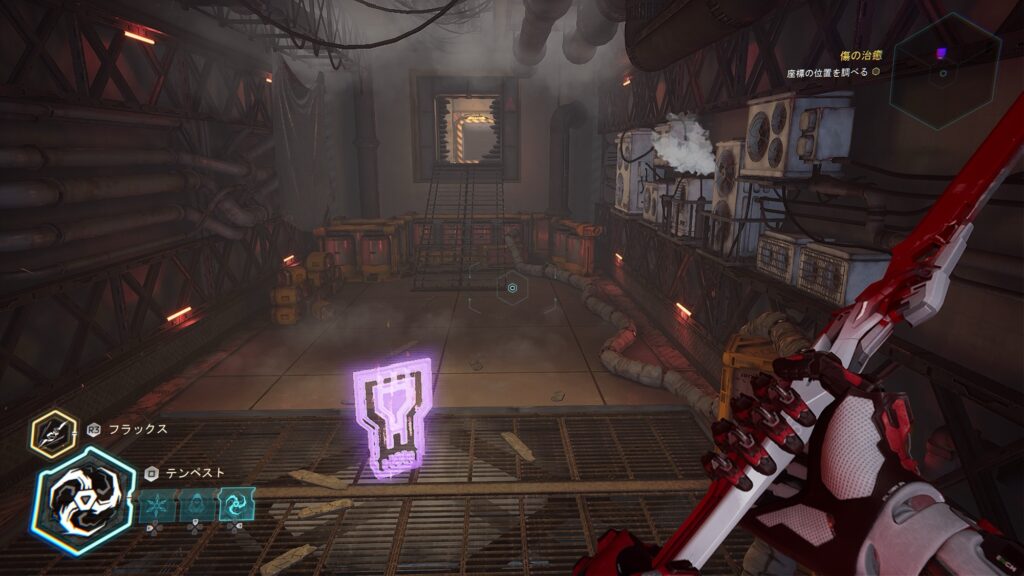Image resolution: width=1024 pixels, height=576 pixels.
Task: Choose the snowflake-shaped skill slot
Action: (x=157, y=504)
